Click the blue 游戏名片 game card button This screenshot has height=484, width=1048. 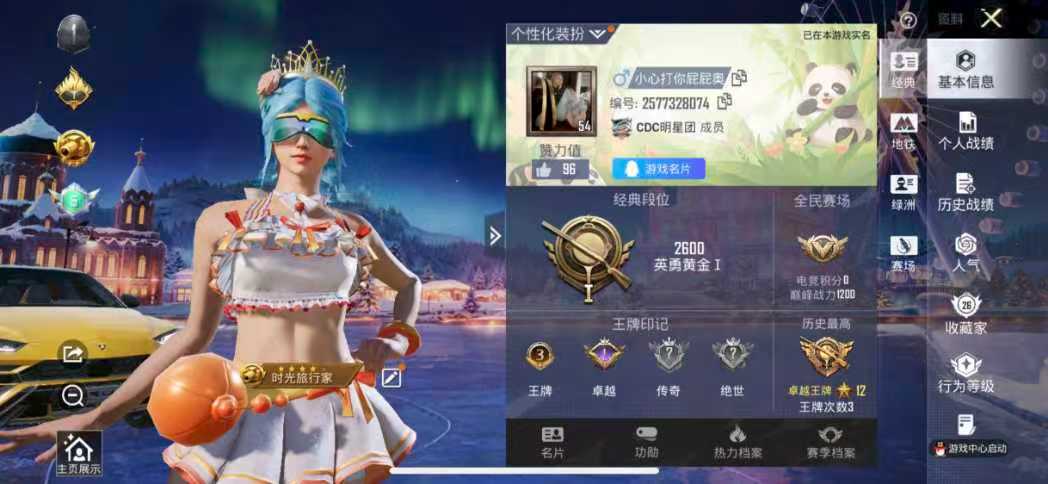[x=659, y=169]
